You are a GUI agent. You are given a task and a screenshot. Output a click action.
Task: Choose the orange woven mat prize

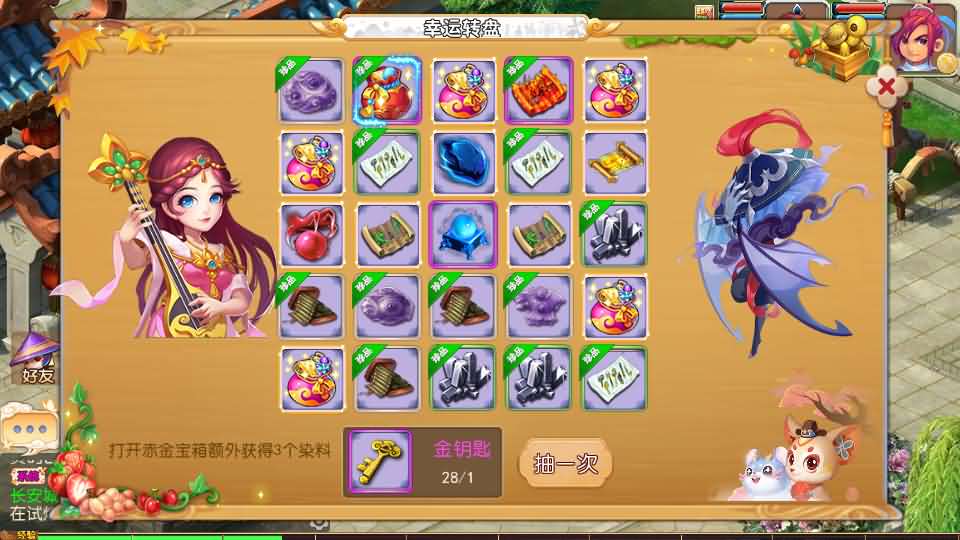(x=539, y=90)
